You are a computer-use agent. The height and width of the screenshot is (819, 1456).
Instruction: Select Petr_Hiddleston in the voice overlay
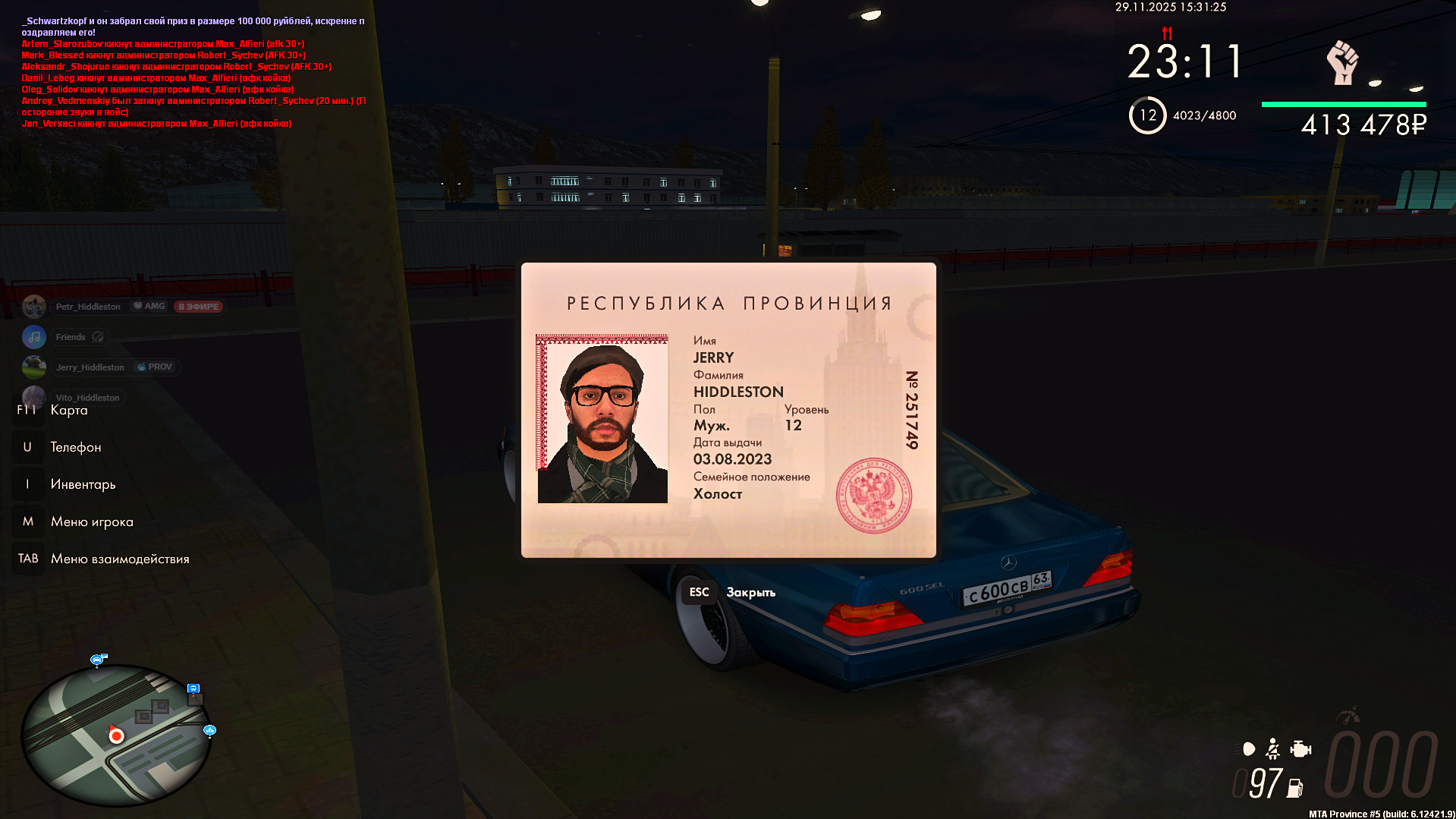[x=87, y=307]
